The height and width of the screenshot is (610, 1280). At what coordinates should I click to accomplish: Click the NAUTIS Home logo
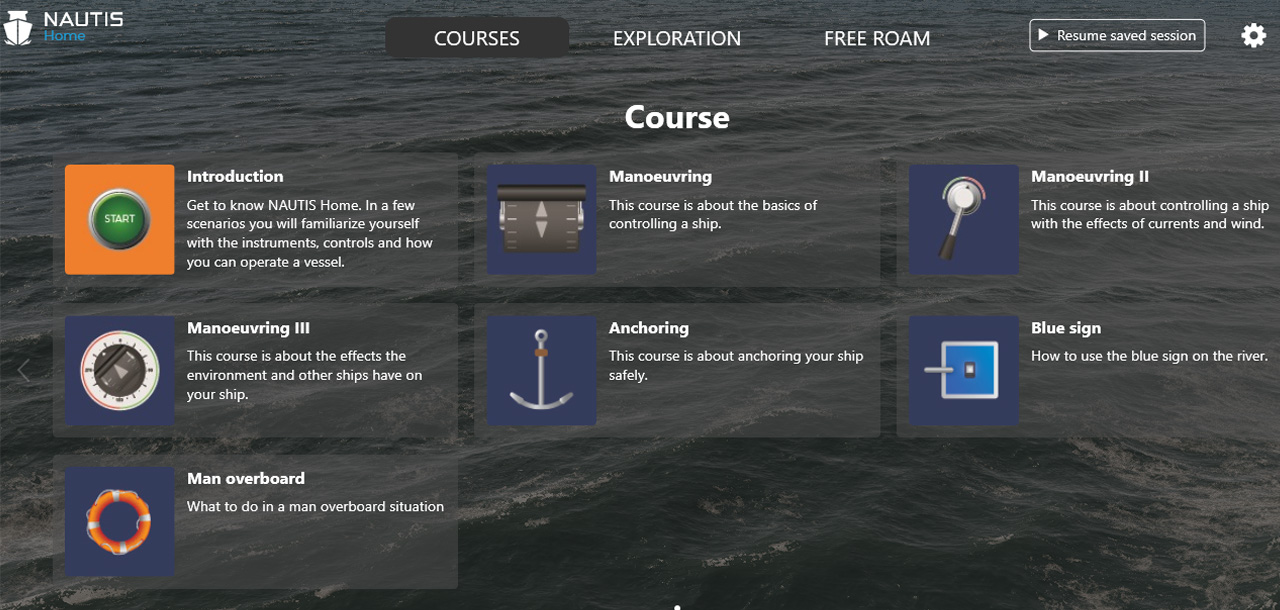tap(63, 27)
